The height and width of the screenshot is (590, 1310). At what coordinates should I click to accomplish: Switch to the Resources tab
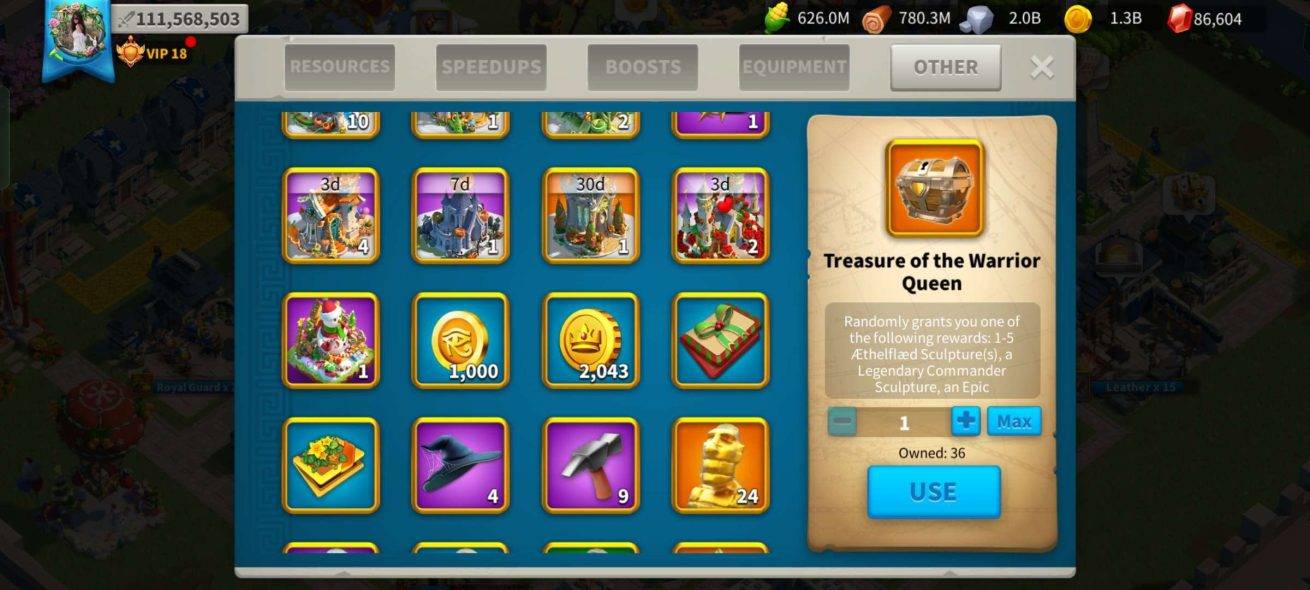pos(339,67)
